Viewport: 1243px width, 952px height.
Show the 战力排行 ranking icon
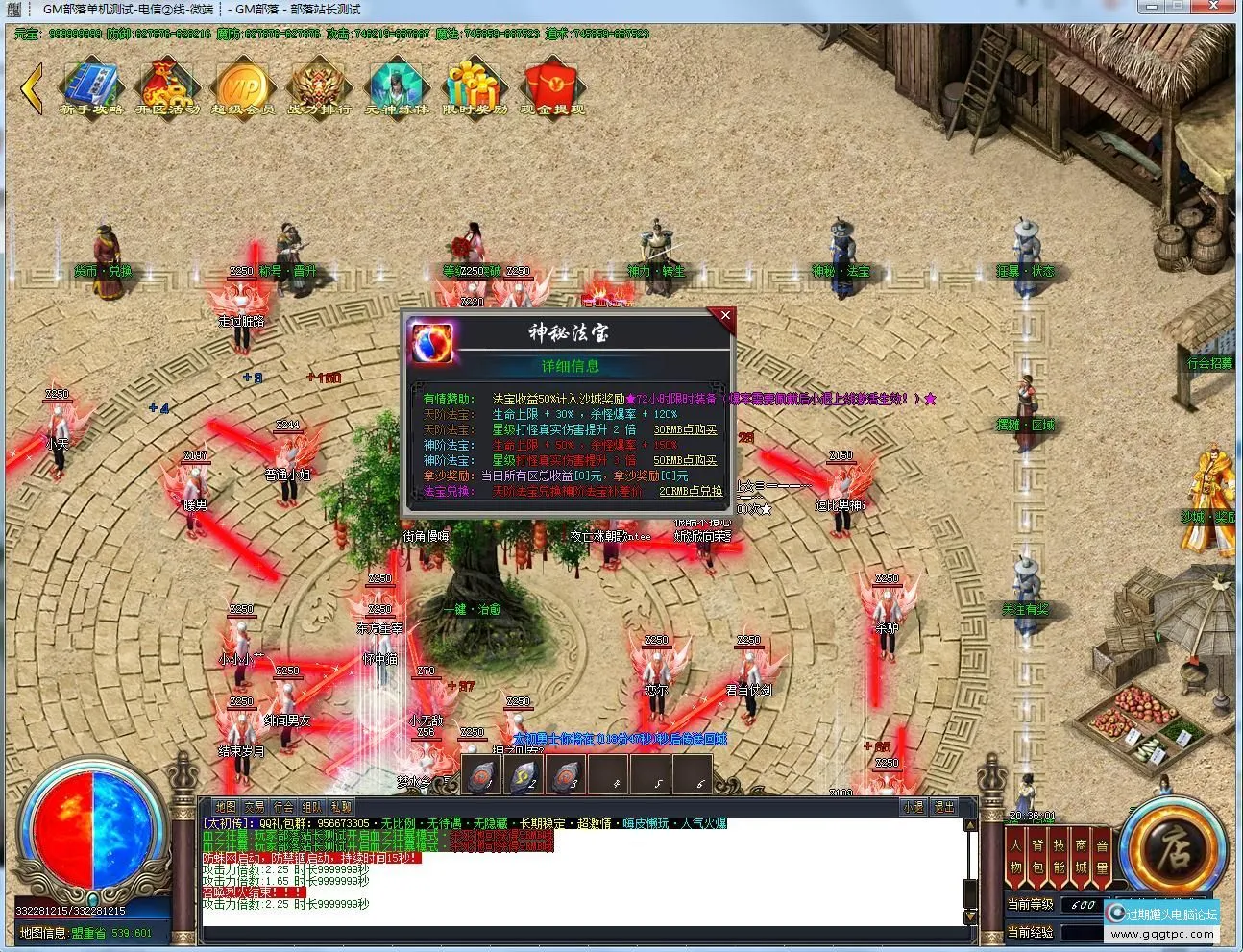320,87
